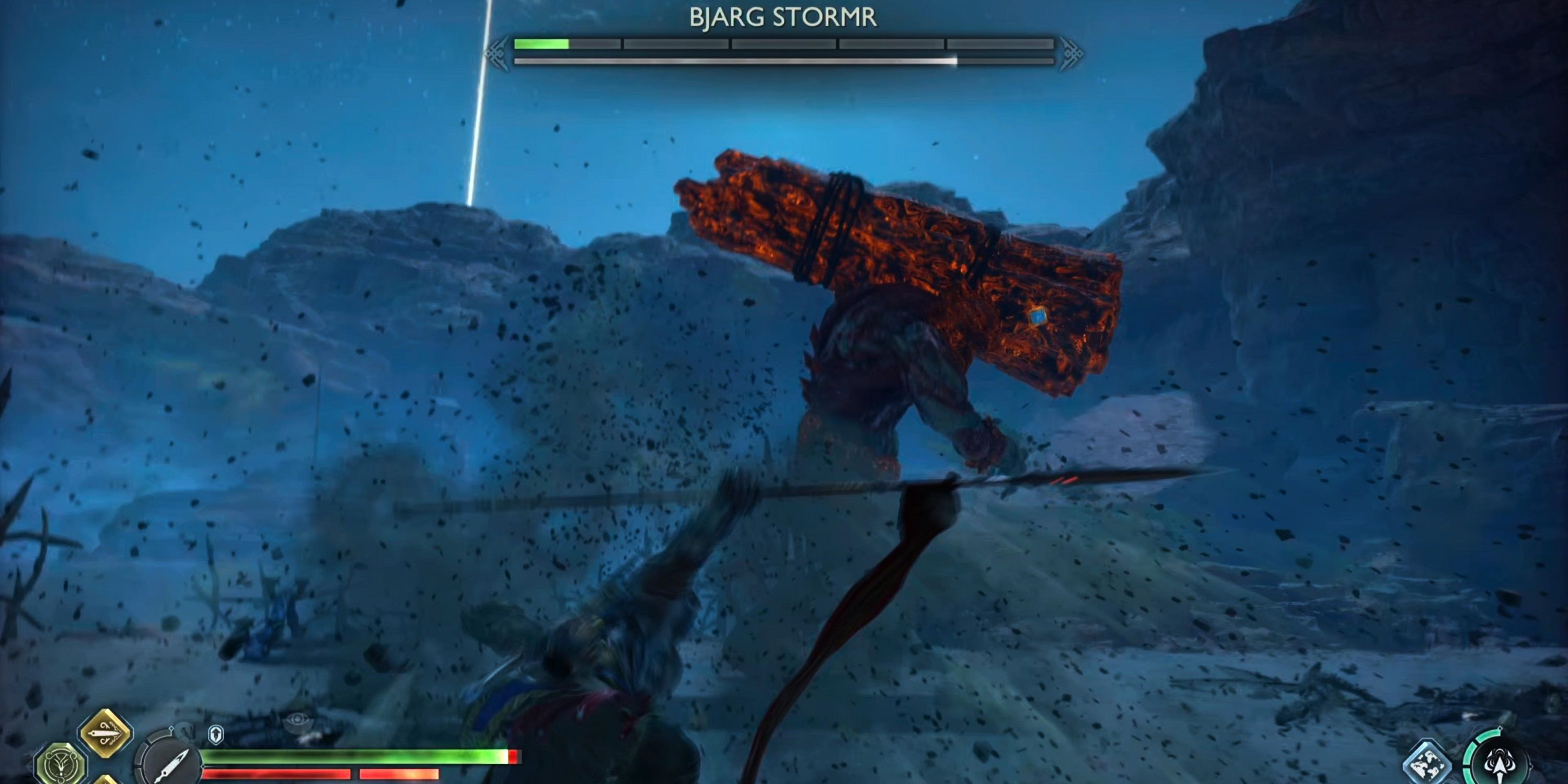Click the boss stun bar below the health segments

[785, 62]
